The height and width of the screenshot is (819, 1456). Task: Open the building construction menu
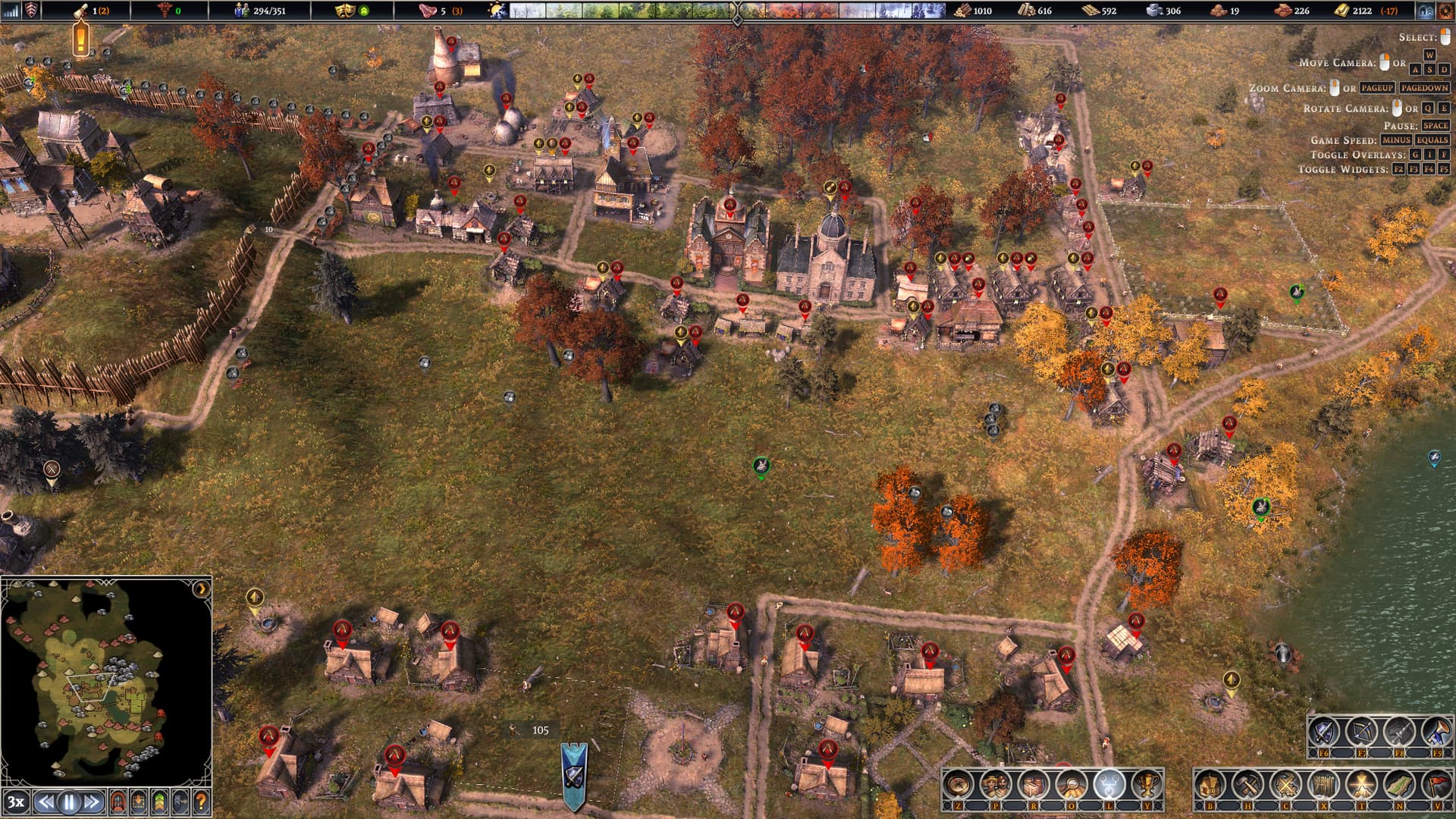[x=1210, y=786]
